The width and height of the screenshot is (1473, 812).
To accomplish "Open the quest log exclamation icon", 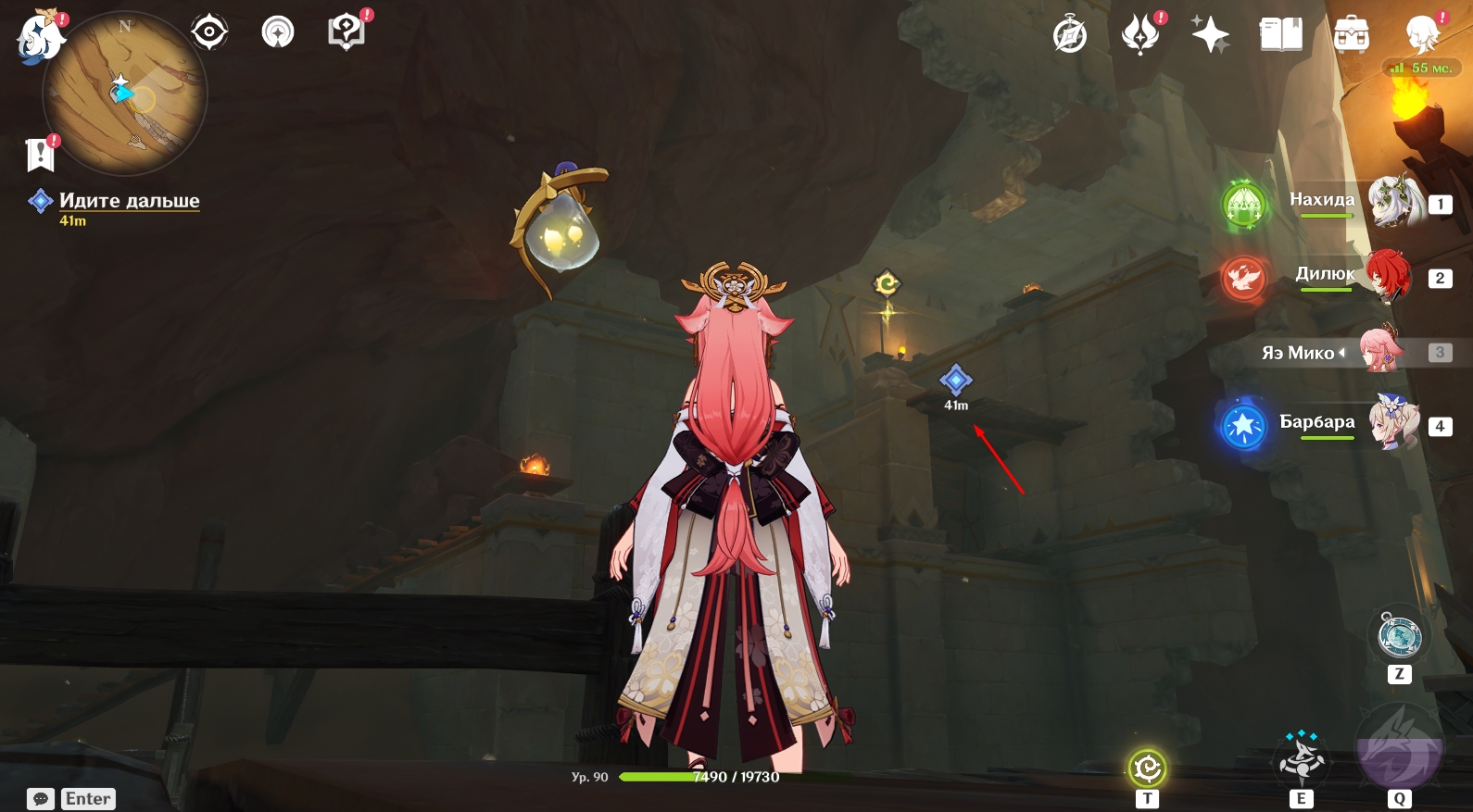I will point(41,155).
